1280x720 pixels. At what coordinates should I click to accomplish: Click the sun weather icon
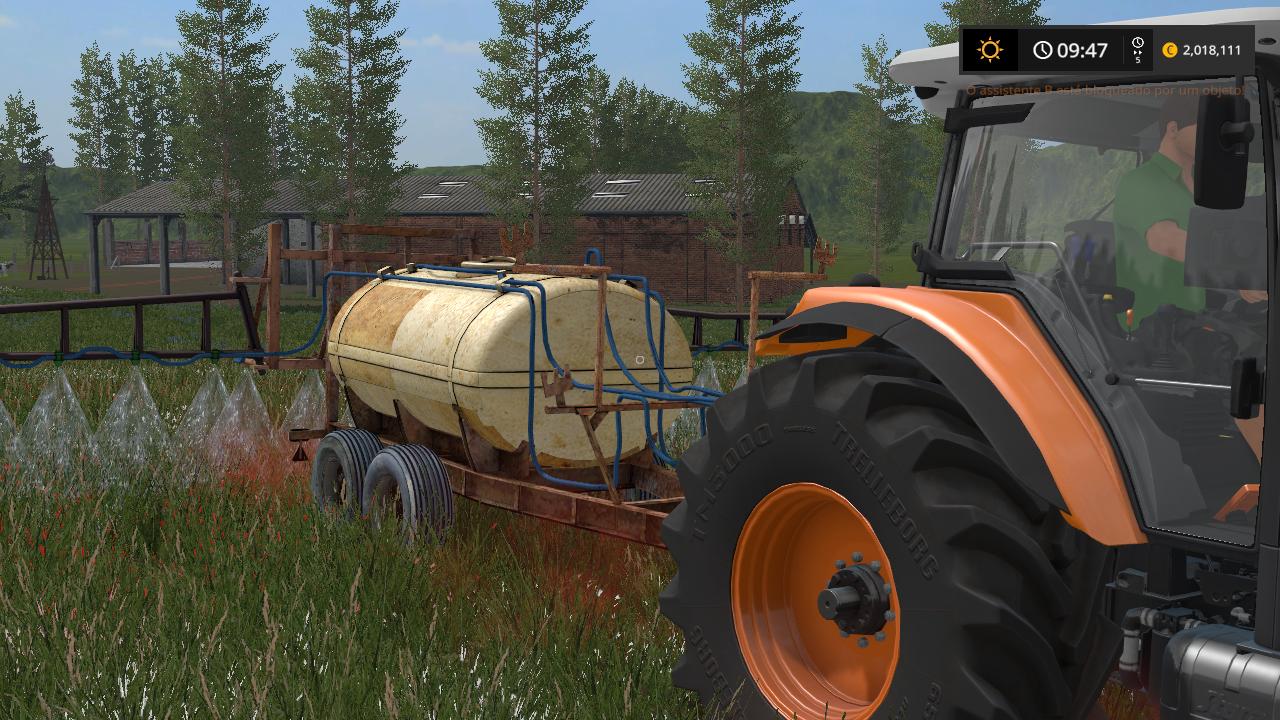coord(990,50)
